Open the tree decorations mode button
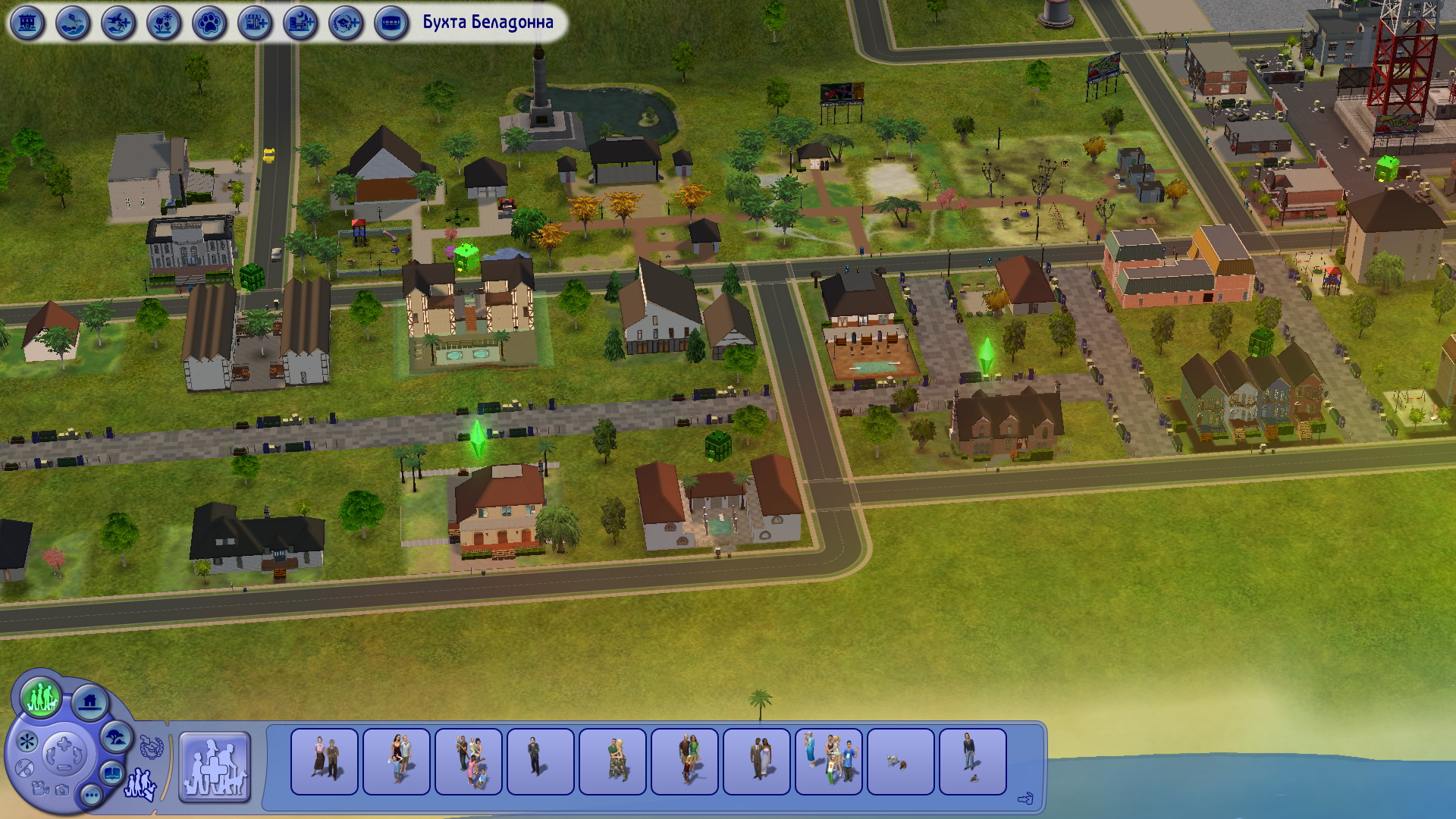Image resolution: width=1456 pixels, height=819 pixels. [x=117, y=736]
